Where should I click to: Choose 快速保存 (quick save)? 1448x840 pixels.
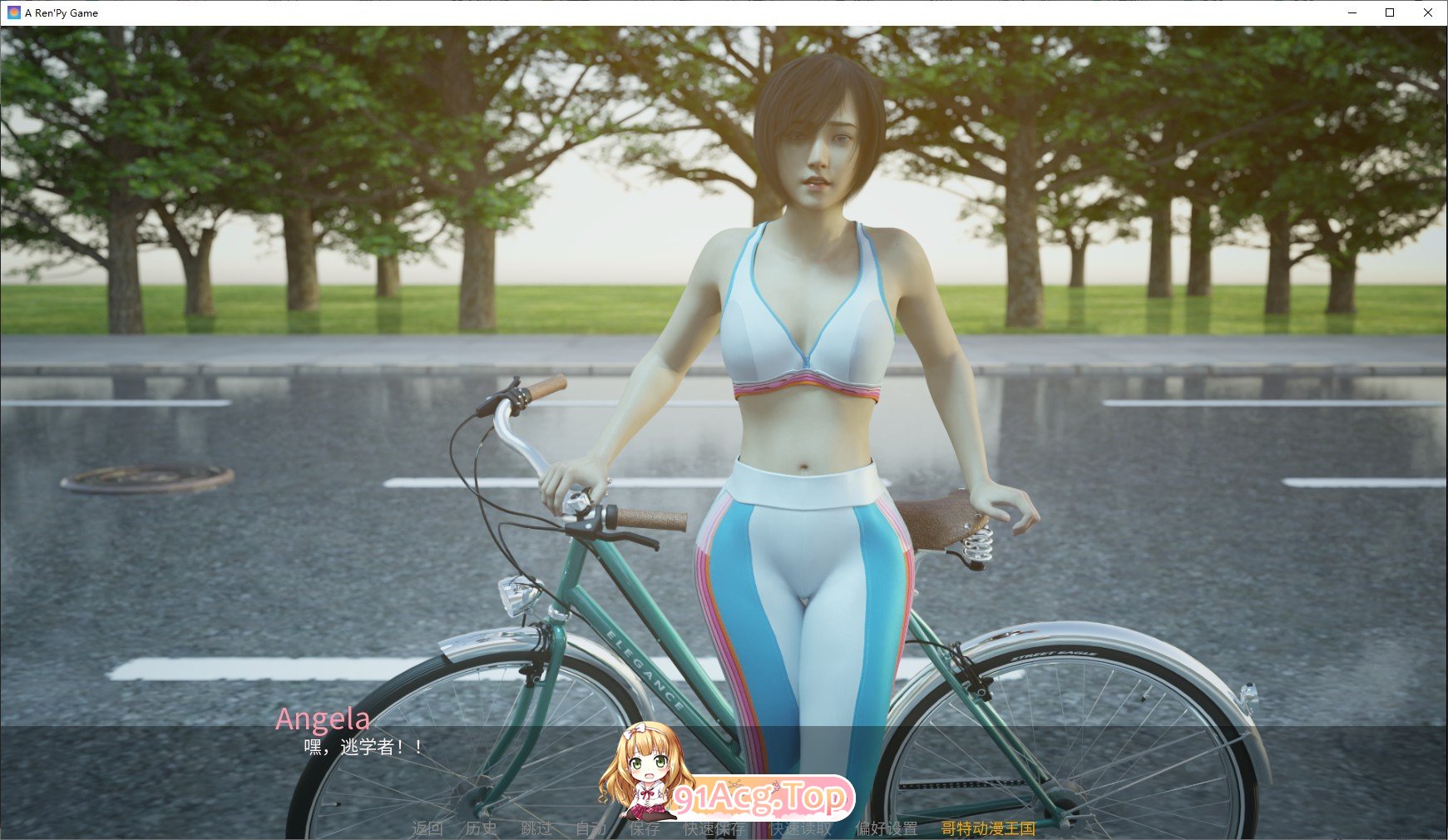(714, 828)
